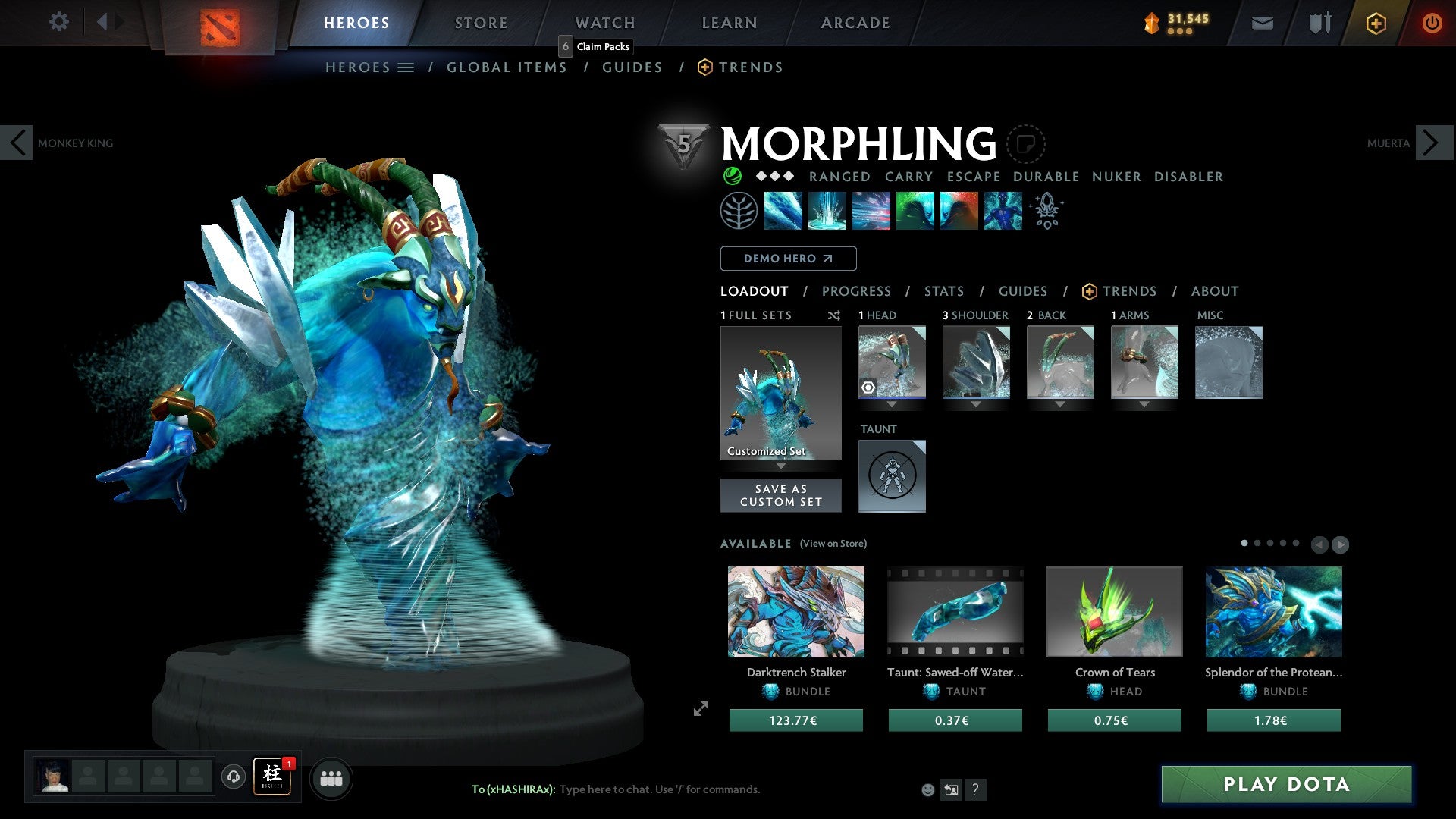Viewport: 1456px width, 819px height.
Task: Click the Demo Hero button
Action: (787, 258)
